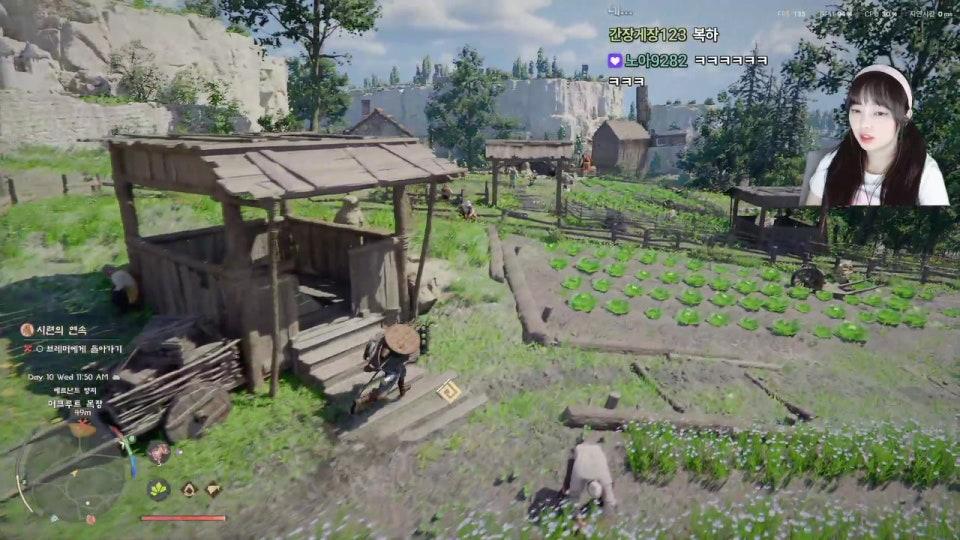Open the 시련의 연속 quest tracker
This screenshot has height=540, width=960.
click(59, 330)
